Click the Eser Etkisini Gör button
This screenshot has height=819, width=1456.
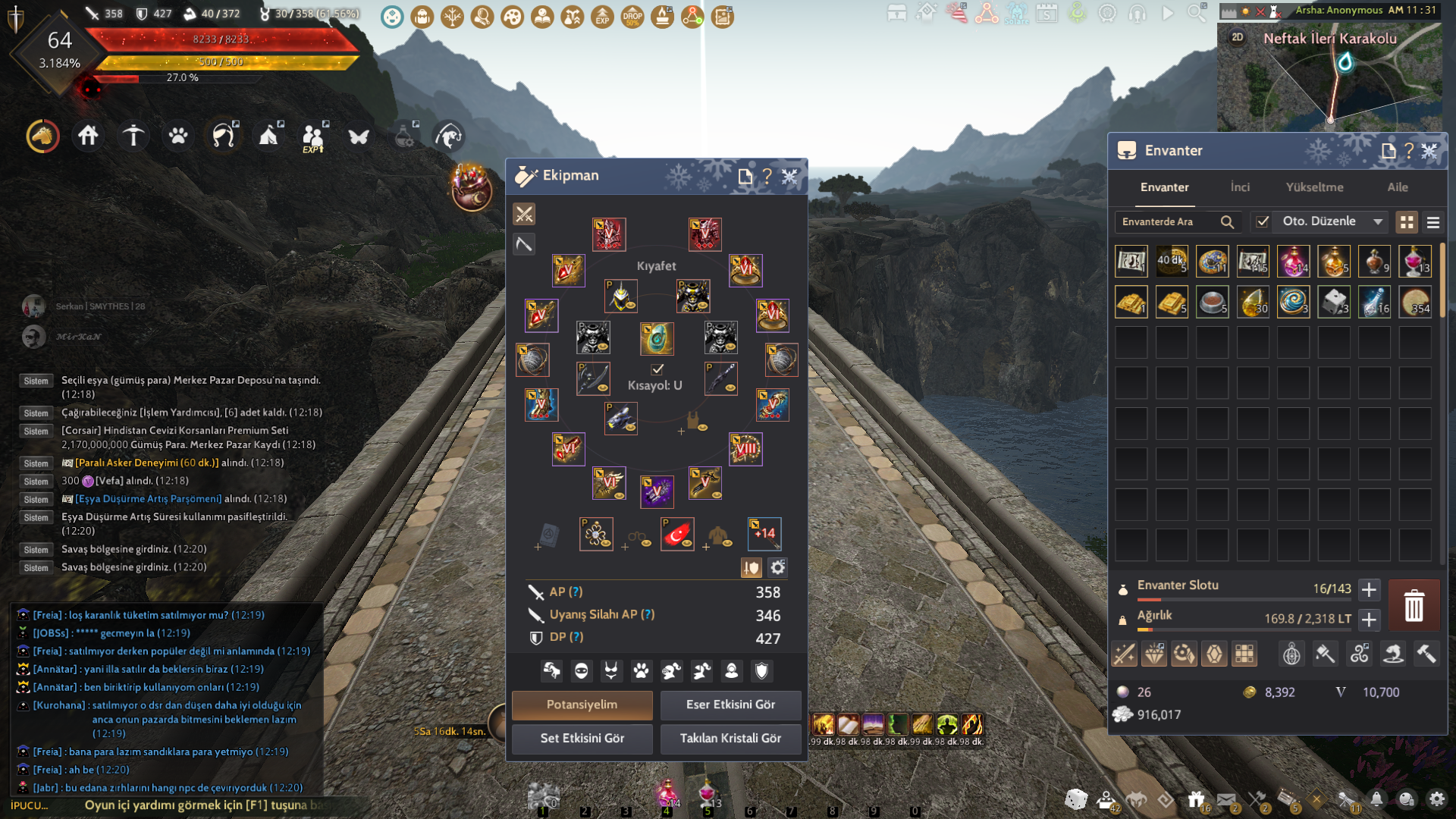[730, 704]
